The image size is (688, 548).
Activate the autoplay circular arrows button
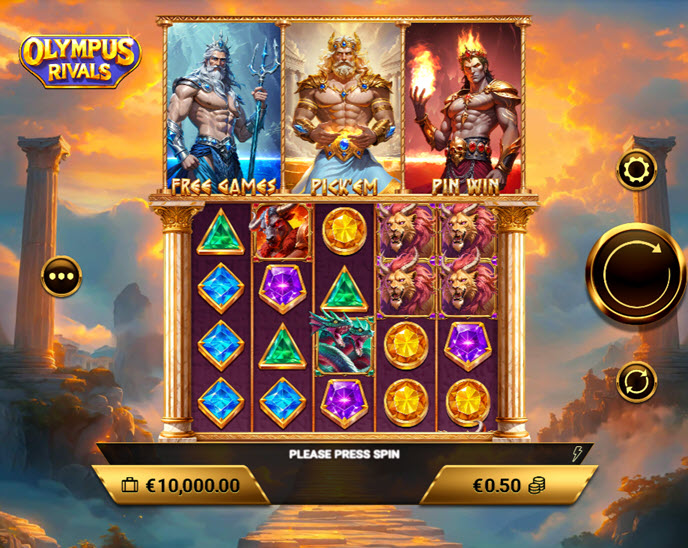tap(636, 381)
